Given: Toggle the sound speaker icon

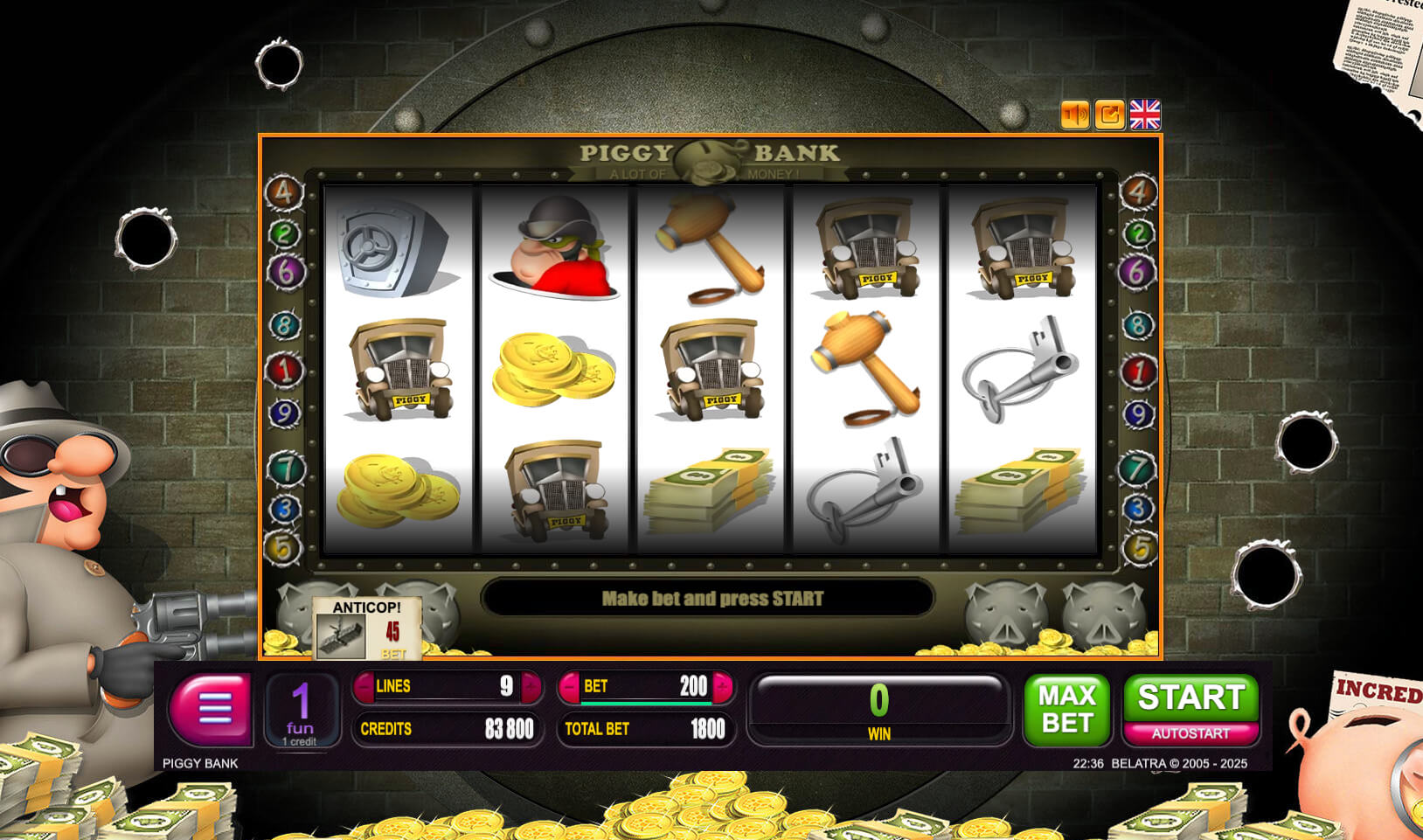Looking at the screenshot, I should click(x=1075, y=115).
